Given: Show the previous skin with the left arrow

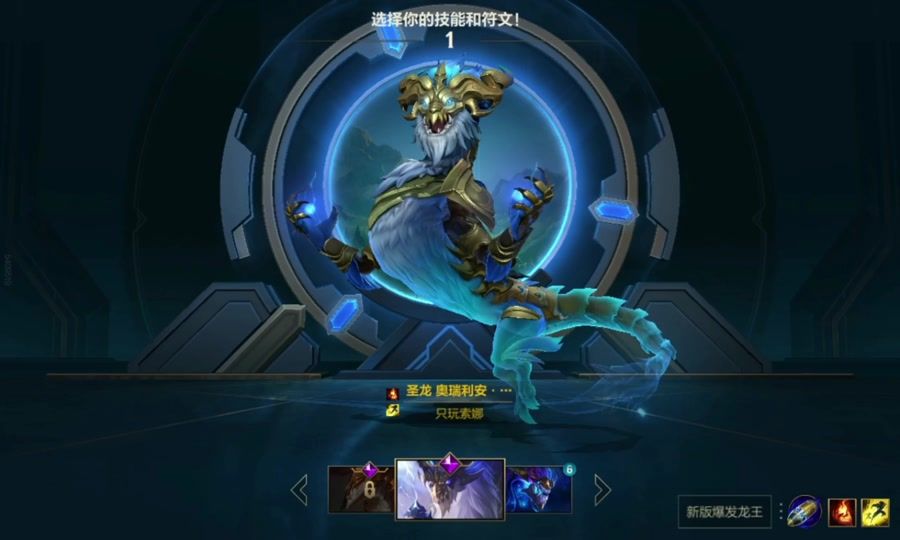Looking at the screenshot, I should [x=299, y=489].
